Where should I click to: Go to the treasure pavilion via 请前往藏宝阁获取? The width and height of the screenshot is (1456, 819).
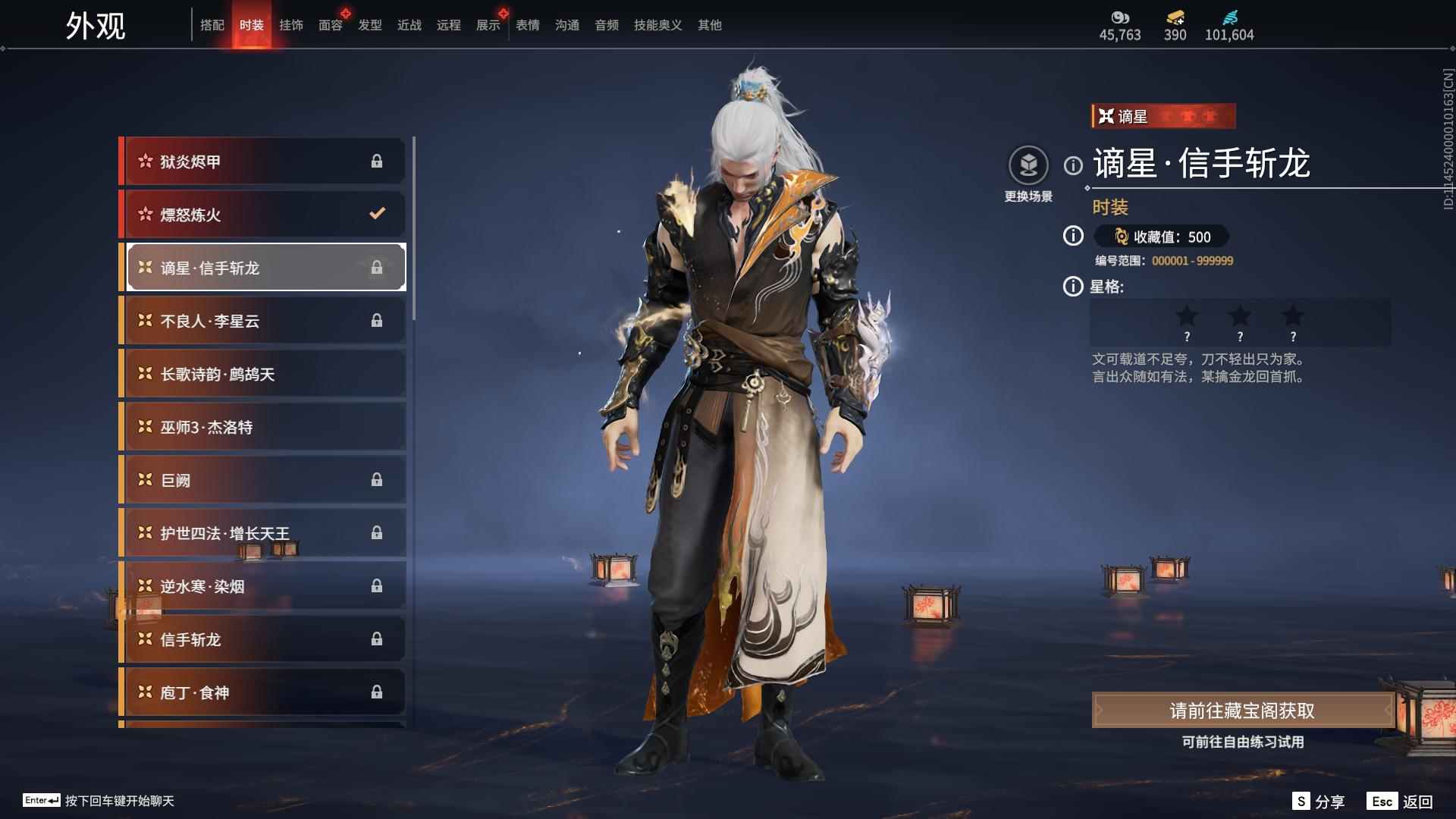tap(1242, 711)
